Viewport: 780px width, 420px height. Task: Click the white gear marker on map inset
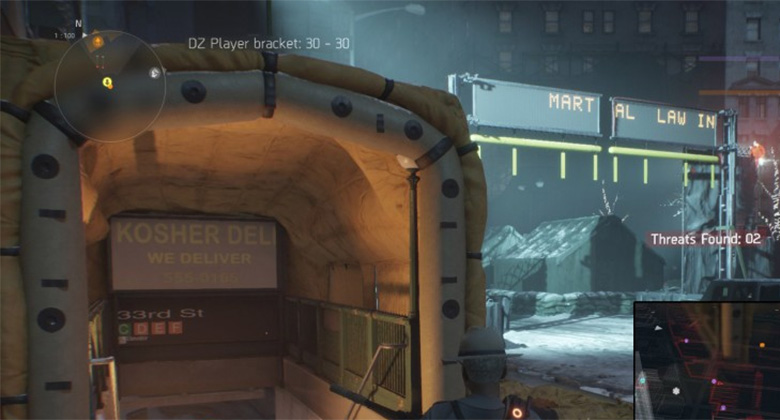676,390
